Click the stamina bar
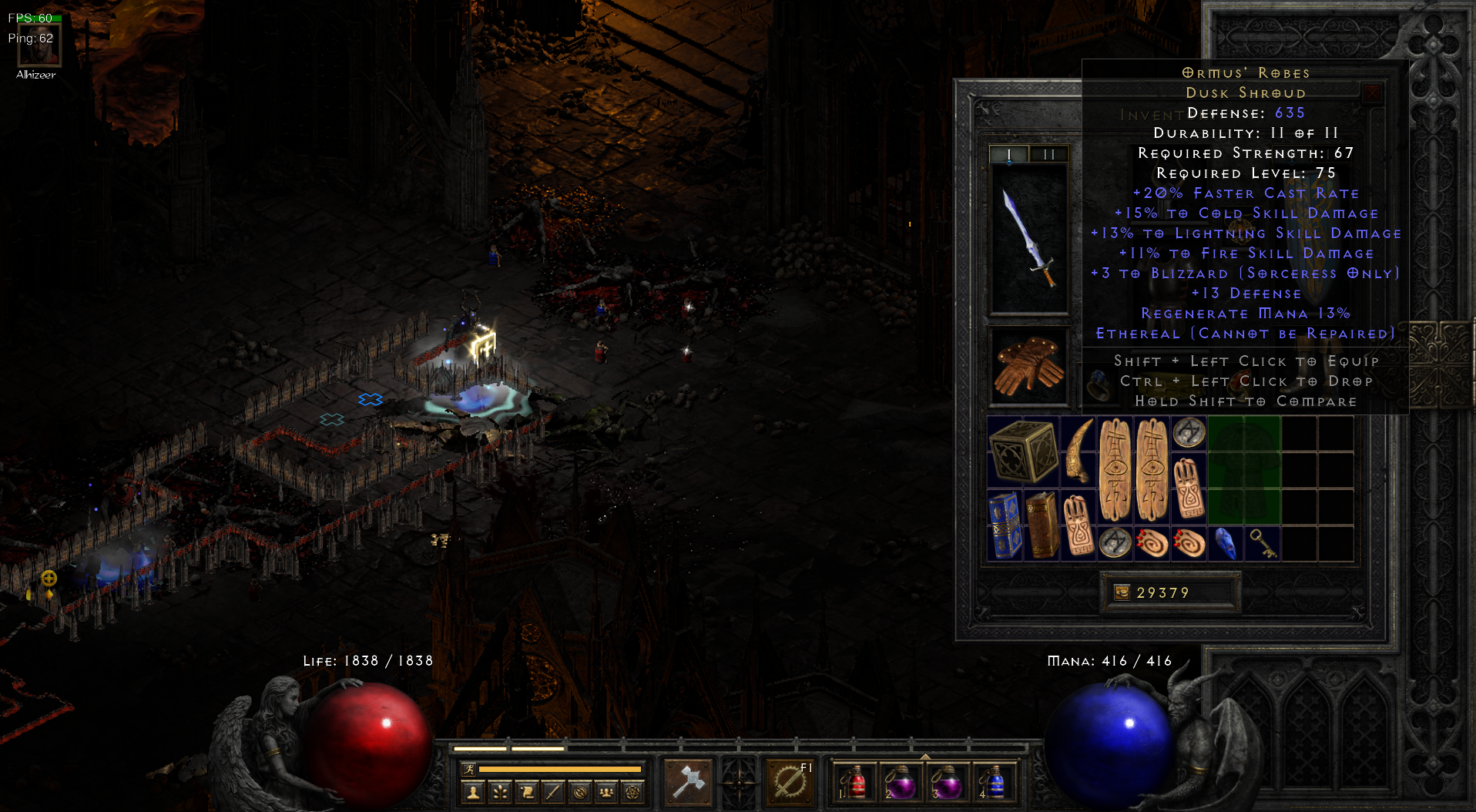The image size is (1476, 812). pos(559,769)
